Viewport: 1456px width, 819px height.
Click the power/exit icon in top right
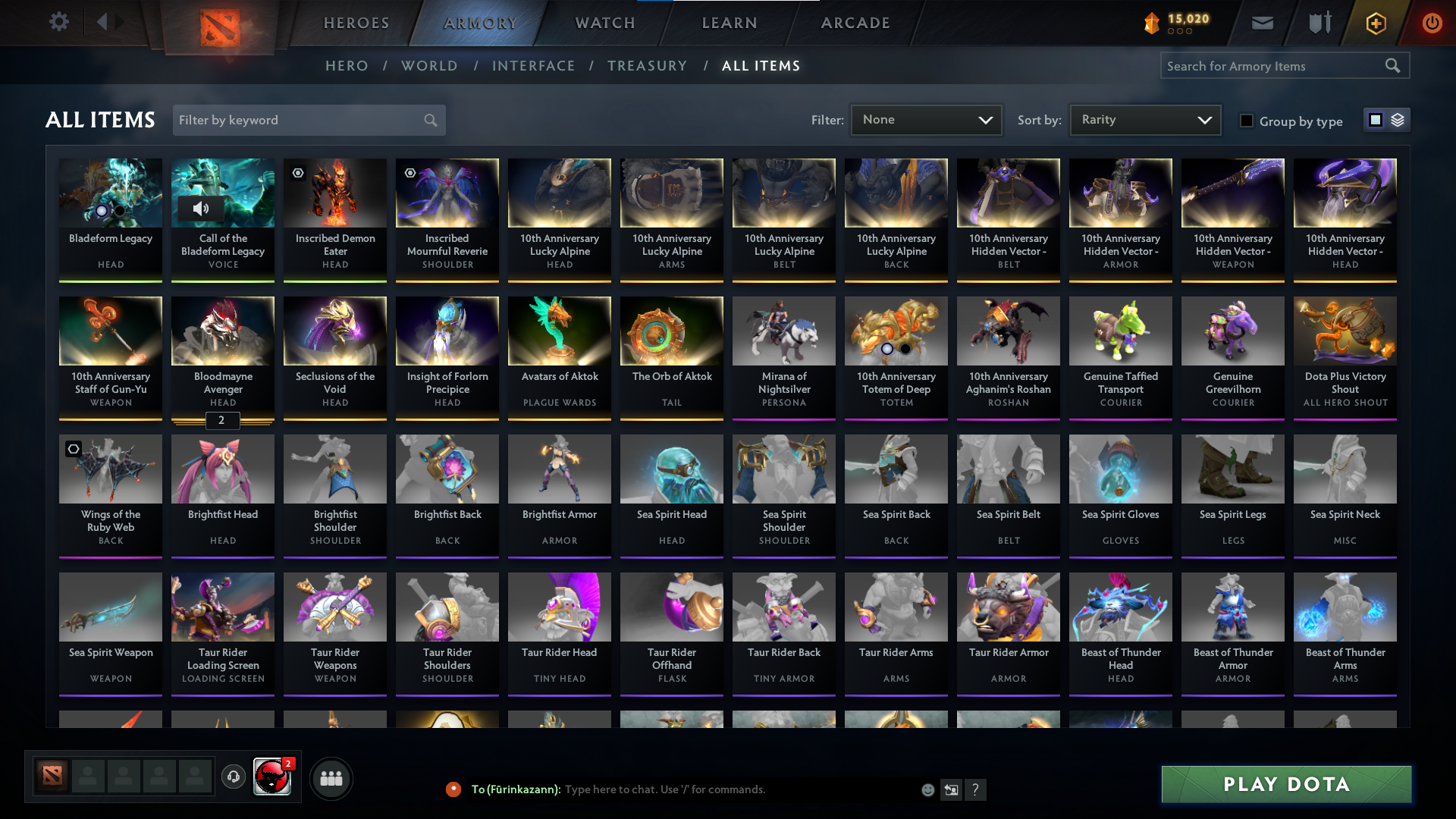click(x=1432, y=23)
